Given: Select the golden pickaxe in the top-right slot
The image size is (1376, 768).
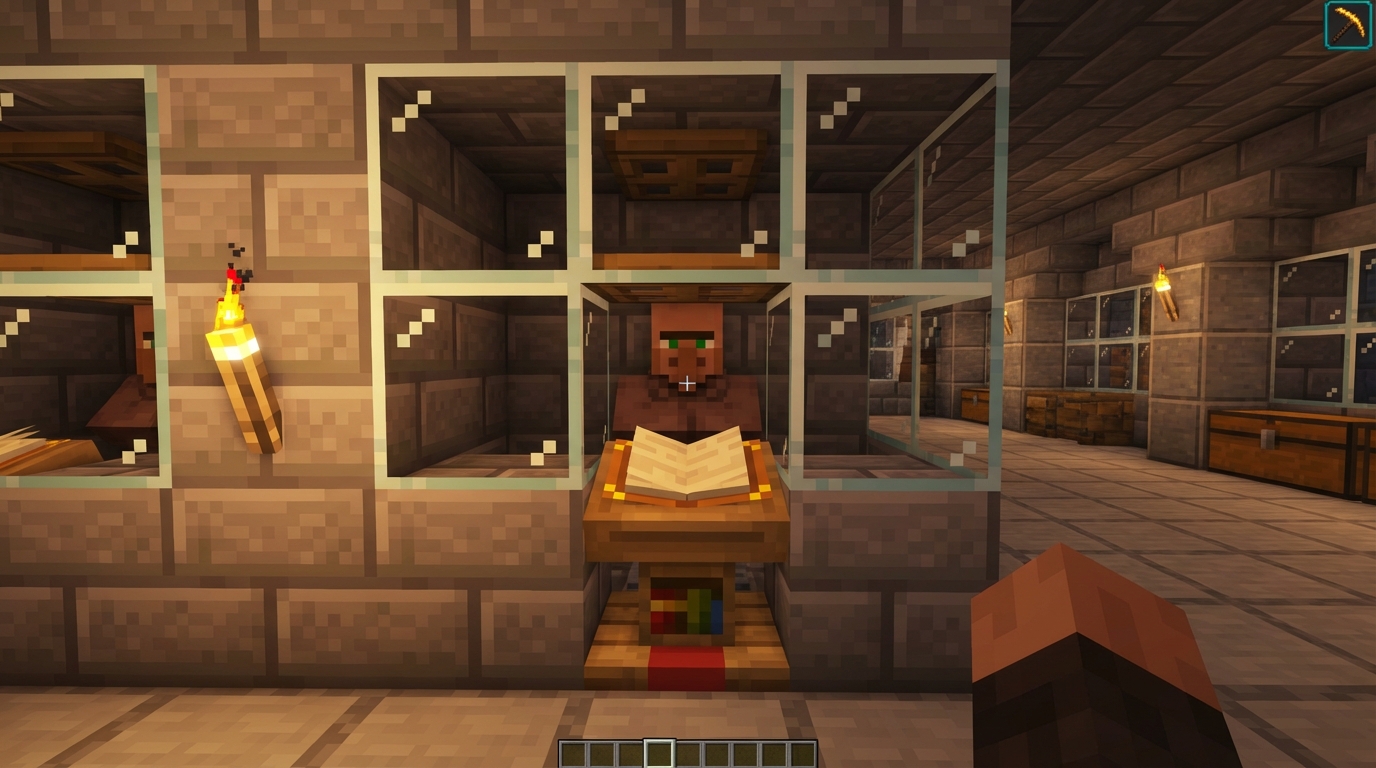Looking at the screenshot, I should (x=1347, y=24).
